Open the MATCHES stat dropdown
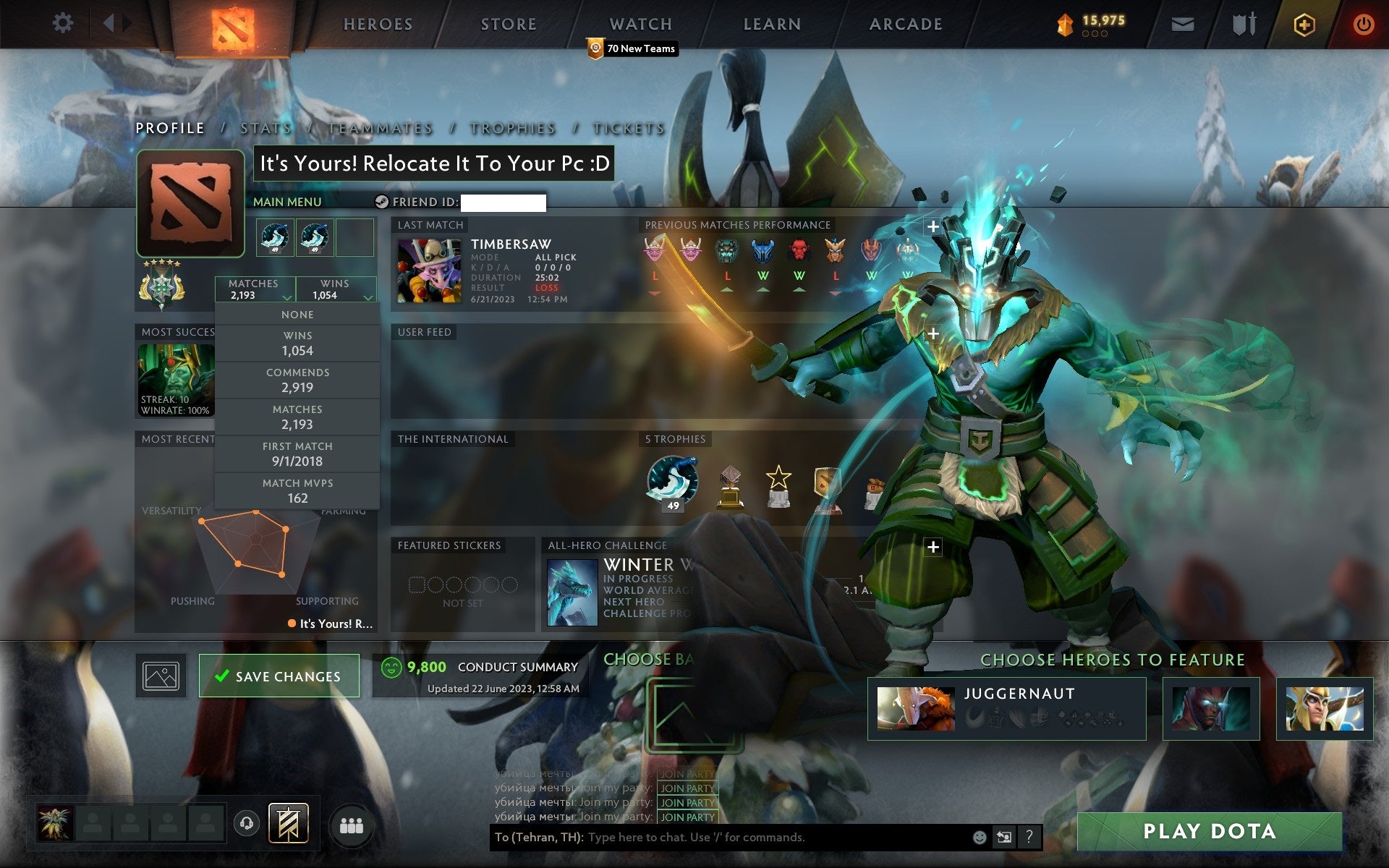 coord(255,289)
